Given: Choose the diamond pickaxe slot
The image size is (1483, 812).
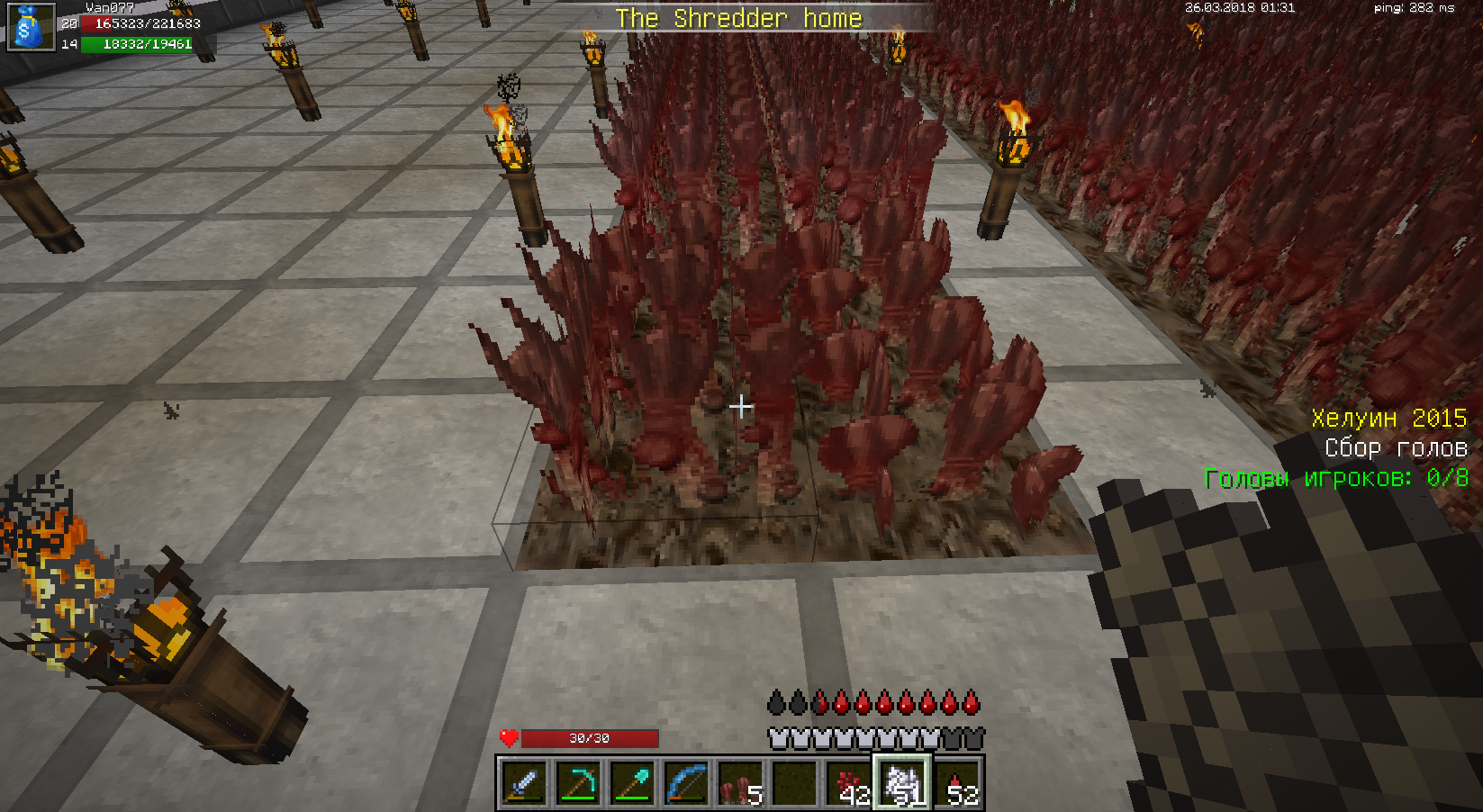Looking at the screenshot, I should pyautogui.click(x=578, y=783).
